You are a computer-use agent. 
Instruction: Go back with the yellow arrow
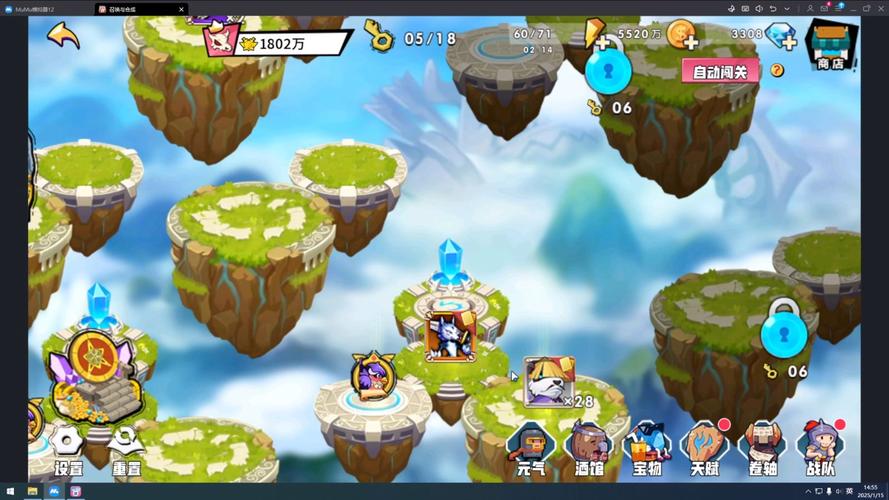[x=62, y=37]
